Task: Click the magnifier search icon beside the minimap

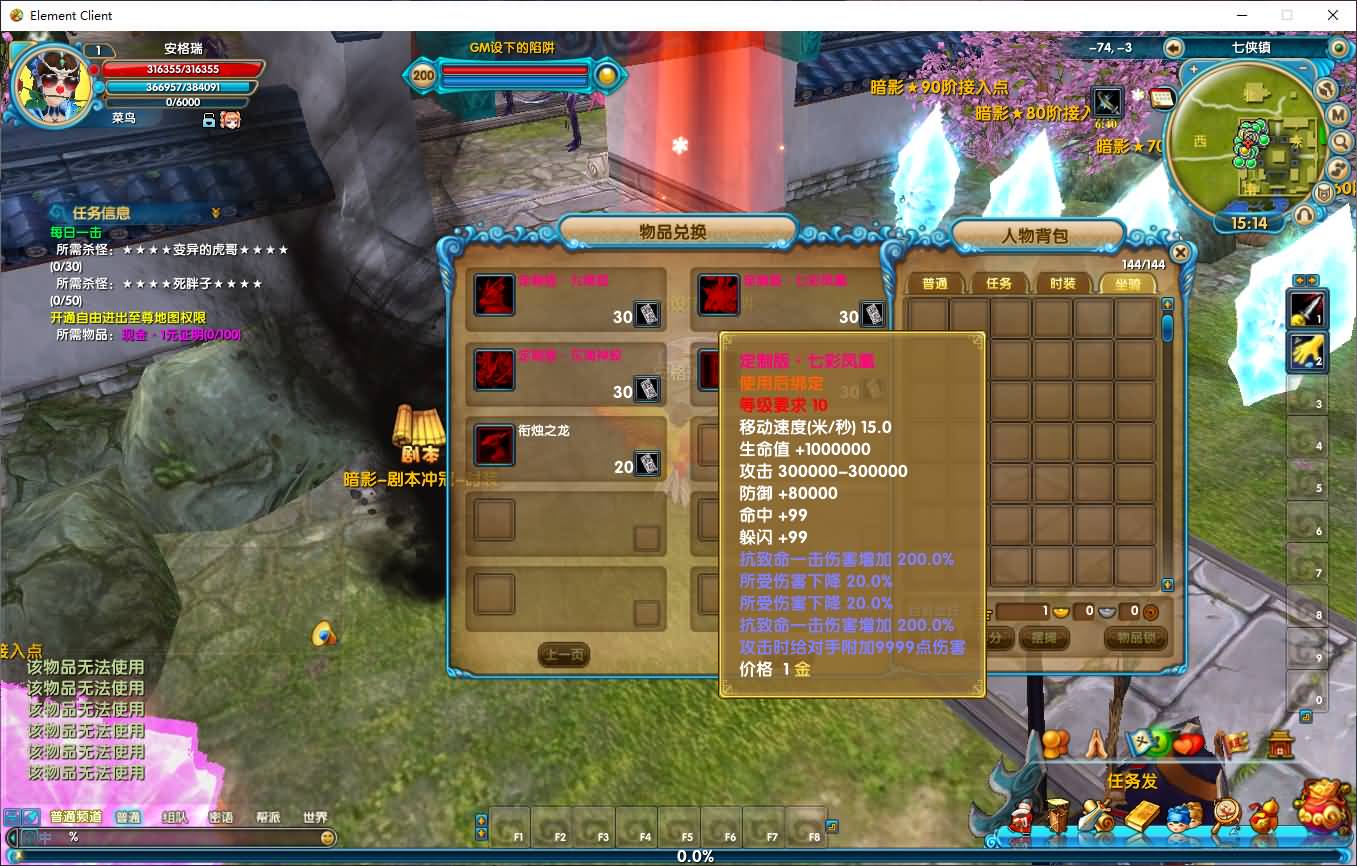Action: point(1341,142)
